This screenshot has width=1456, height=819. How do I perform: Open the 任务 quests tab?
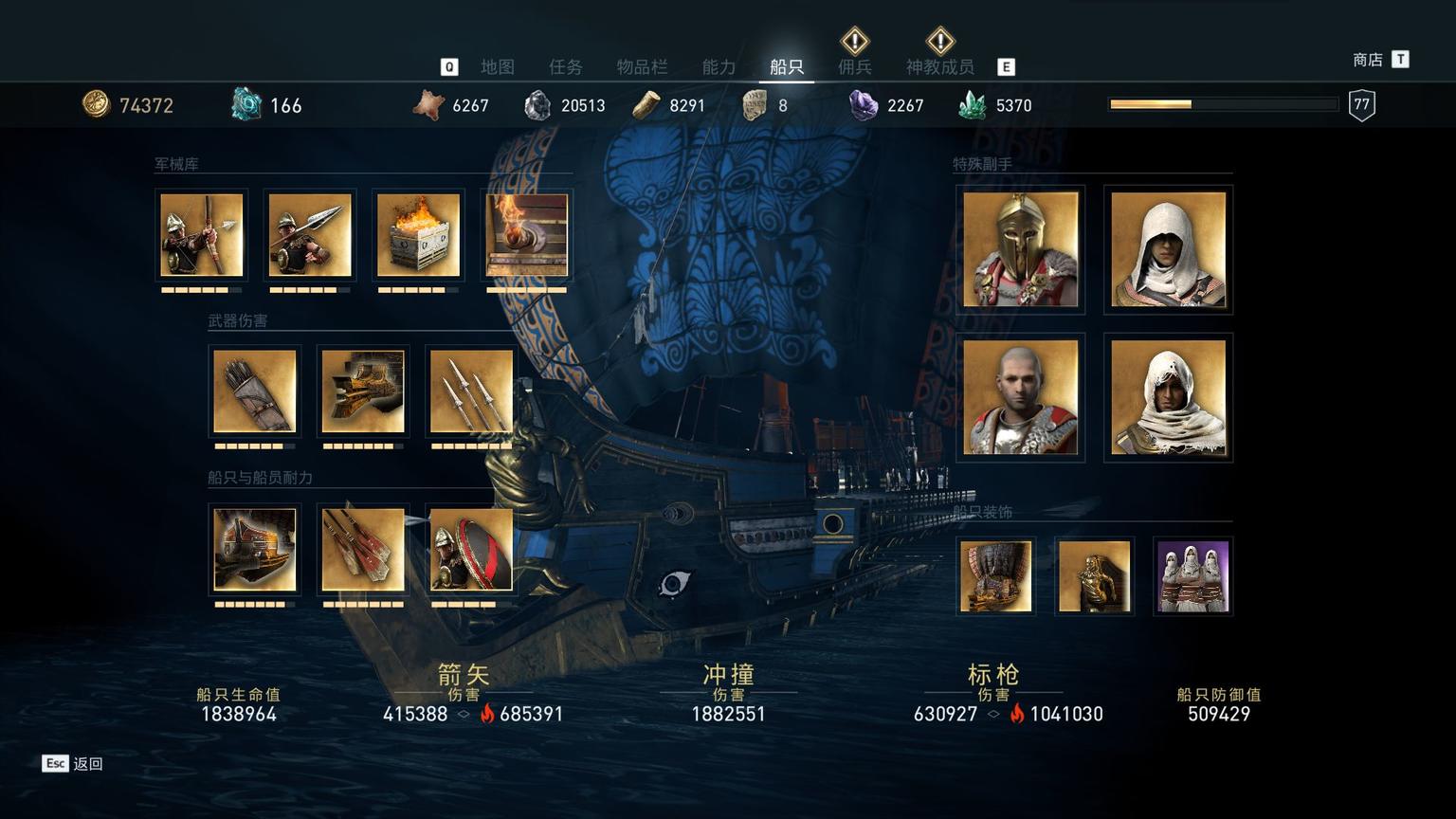click(565, 66)
